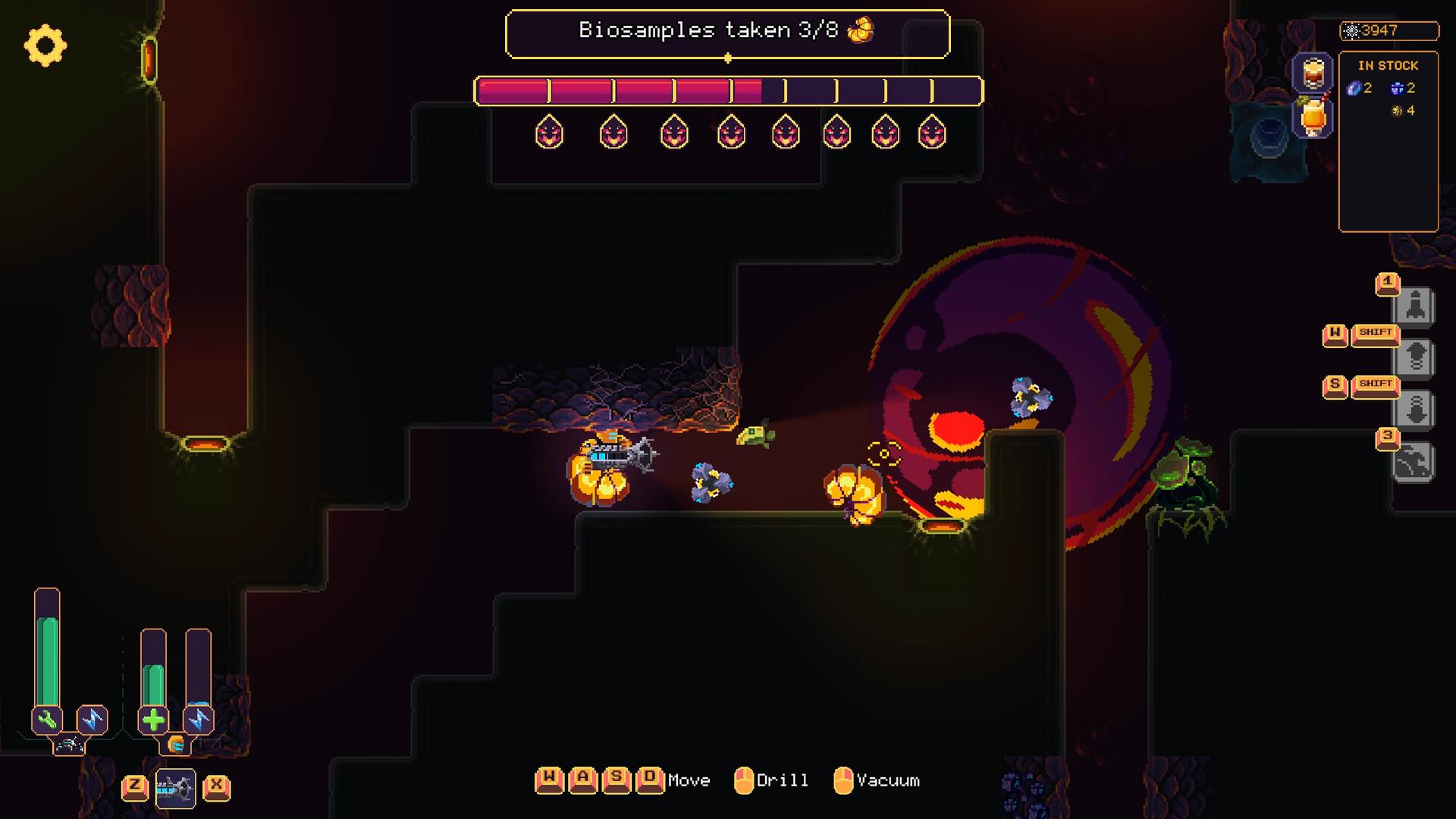Viewport: 1456px width, 819px height.
Task: Select the wrench repair icon under the hull bar
Action: (47, 719)
